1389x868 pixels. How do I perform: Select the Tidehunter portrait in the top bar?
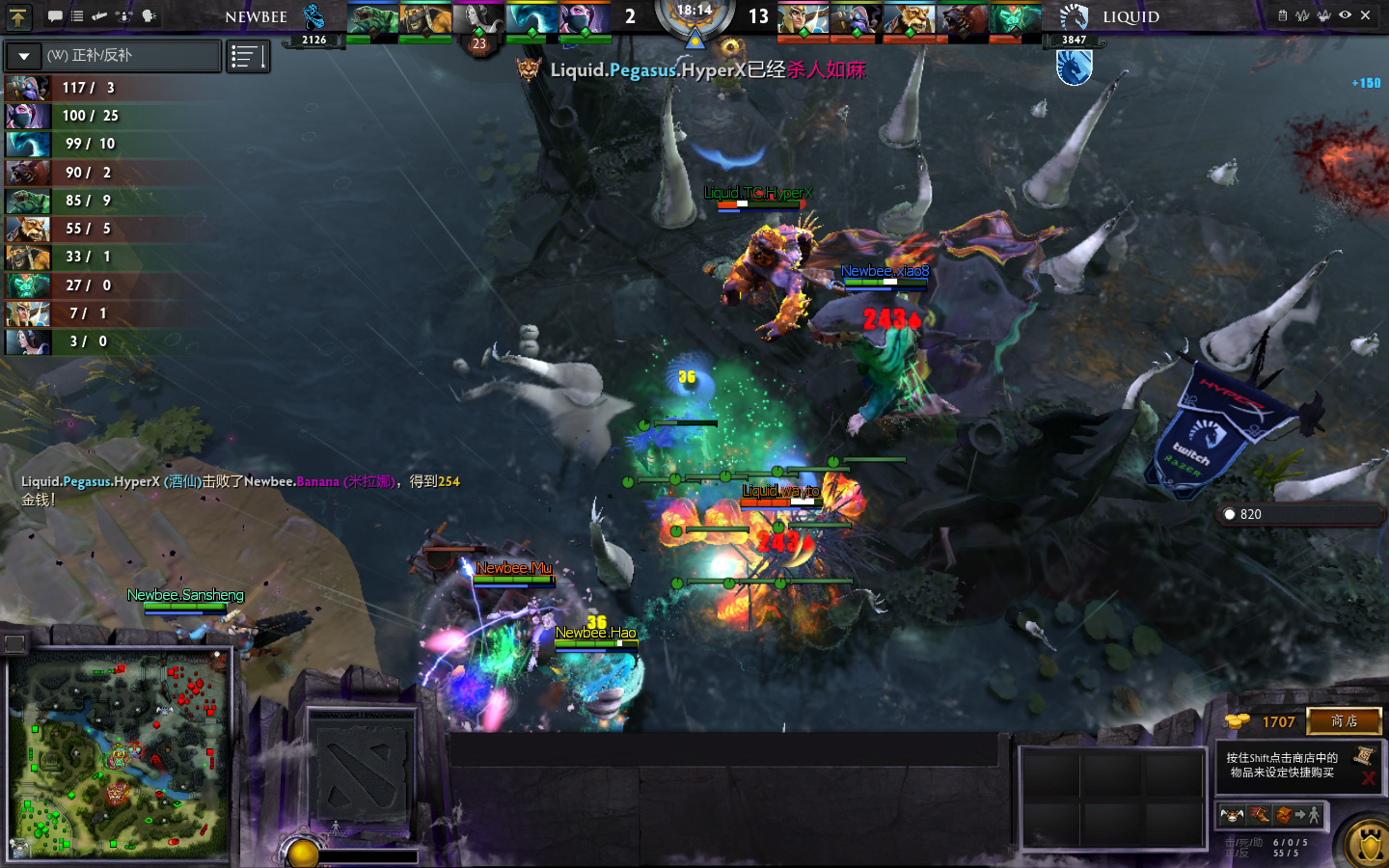pyautogui.click(x=371, y=19)
